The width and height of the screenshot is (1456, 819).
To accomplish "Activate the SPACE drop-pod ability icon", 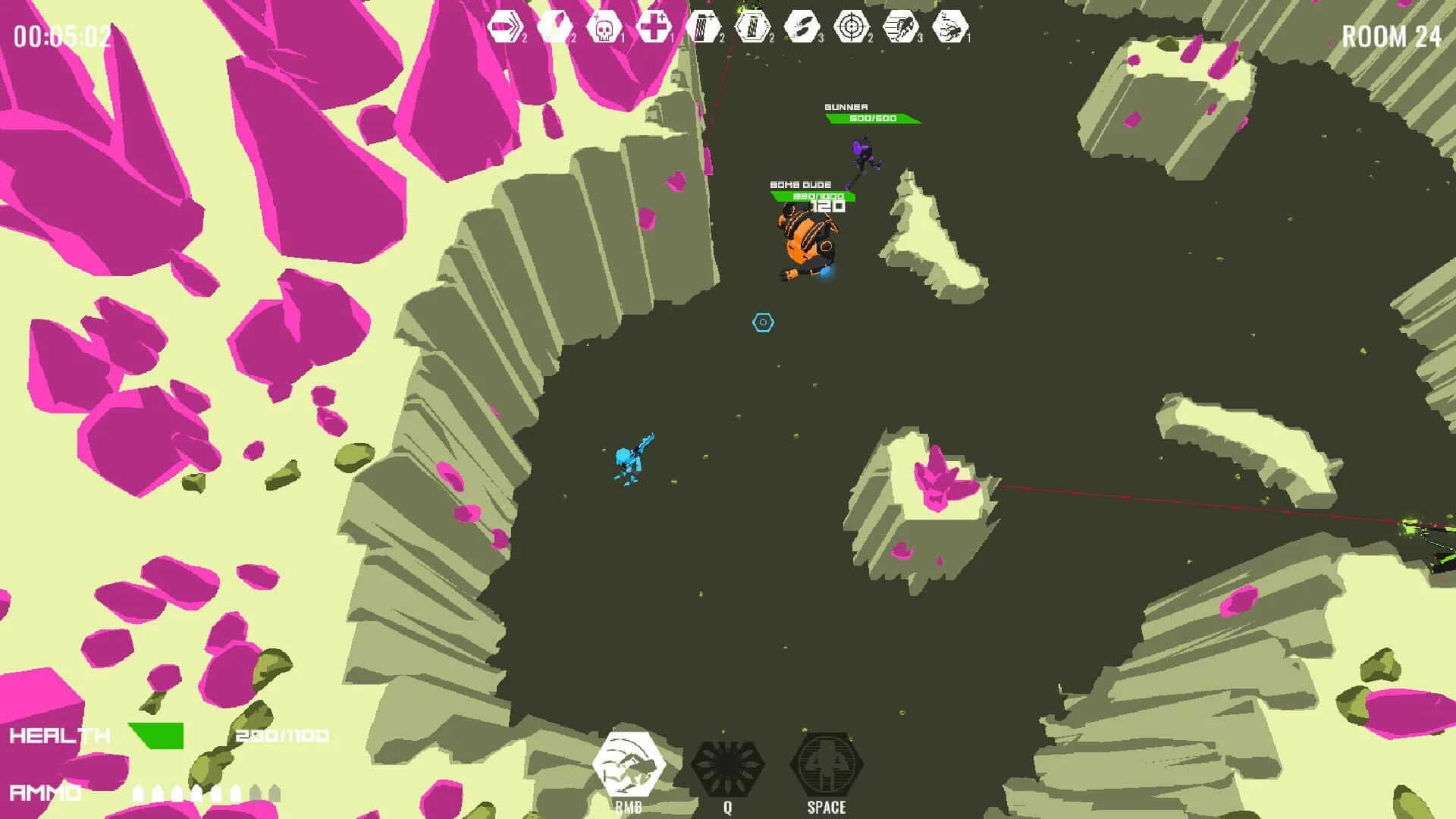I will (x=827, y=766).
